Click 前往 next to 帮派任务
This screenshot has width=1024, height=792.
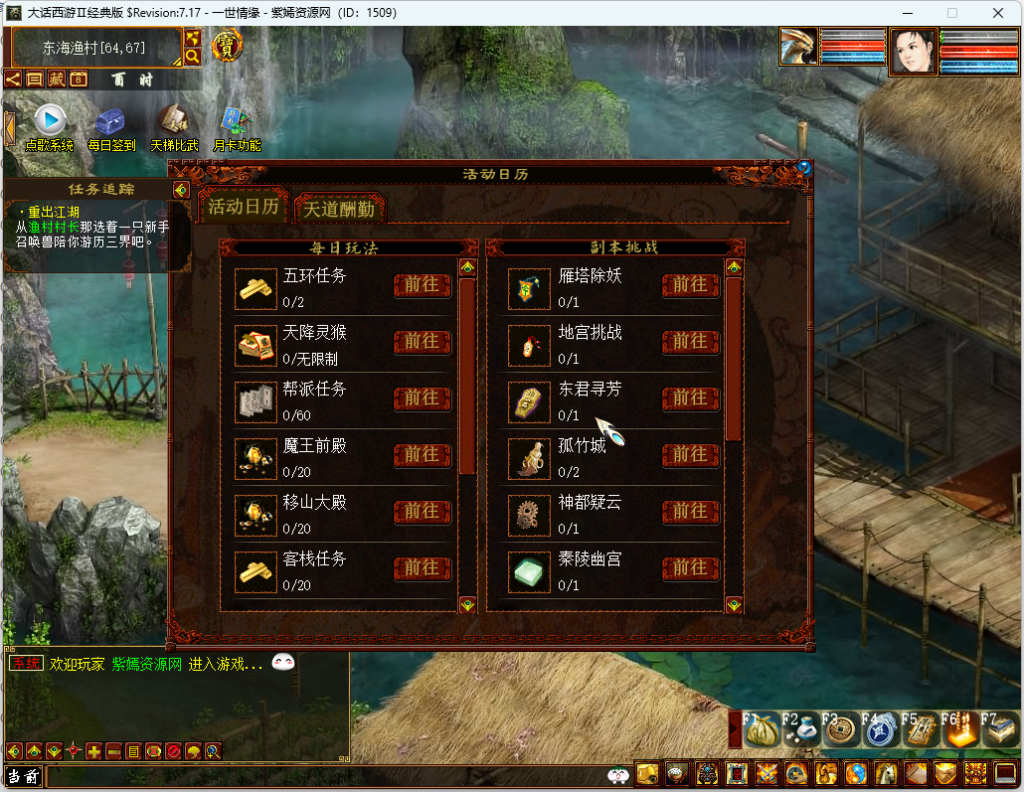422,398
